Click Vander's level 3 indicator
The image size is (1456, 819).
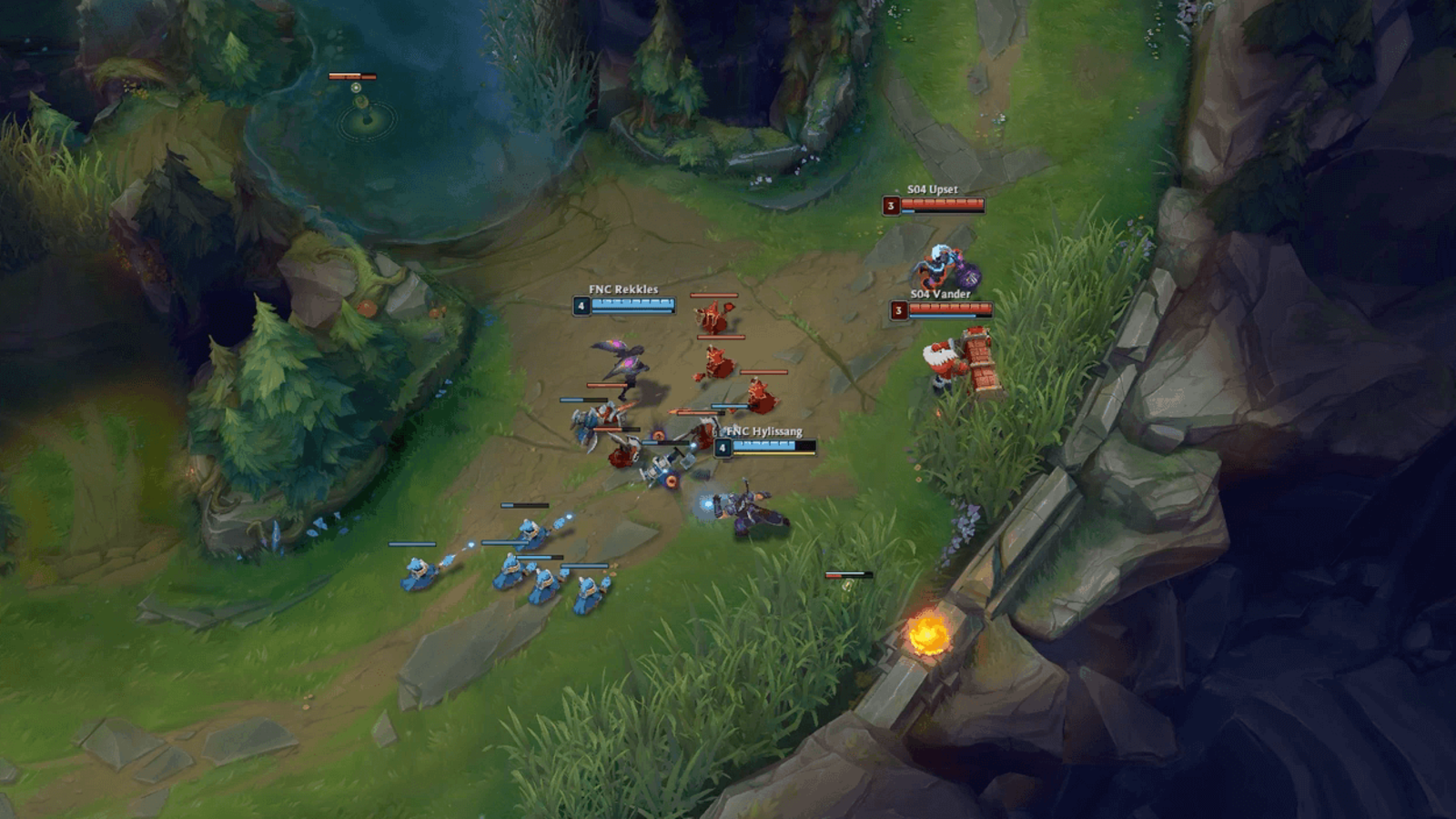click(898, 310)
